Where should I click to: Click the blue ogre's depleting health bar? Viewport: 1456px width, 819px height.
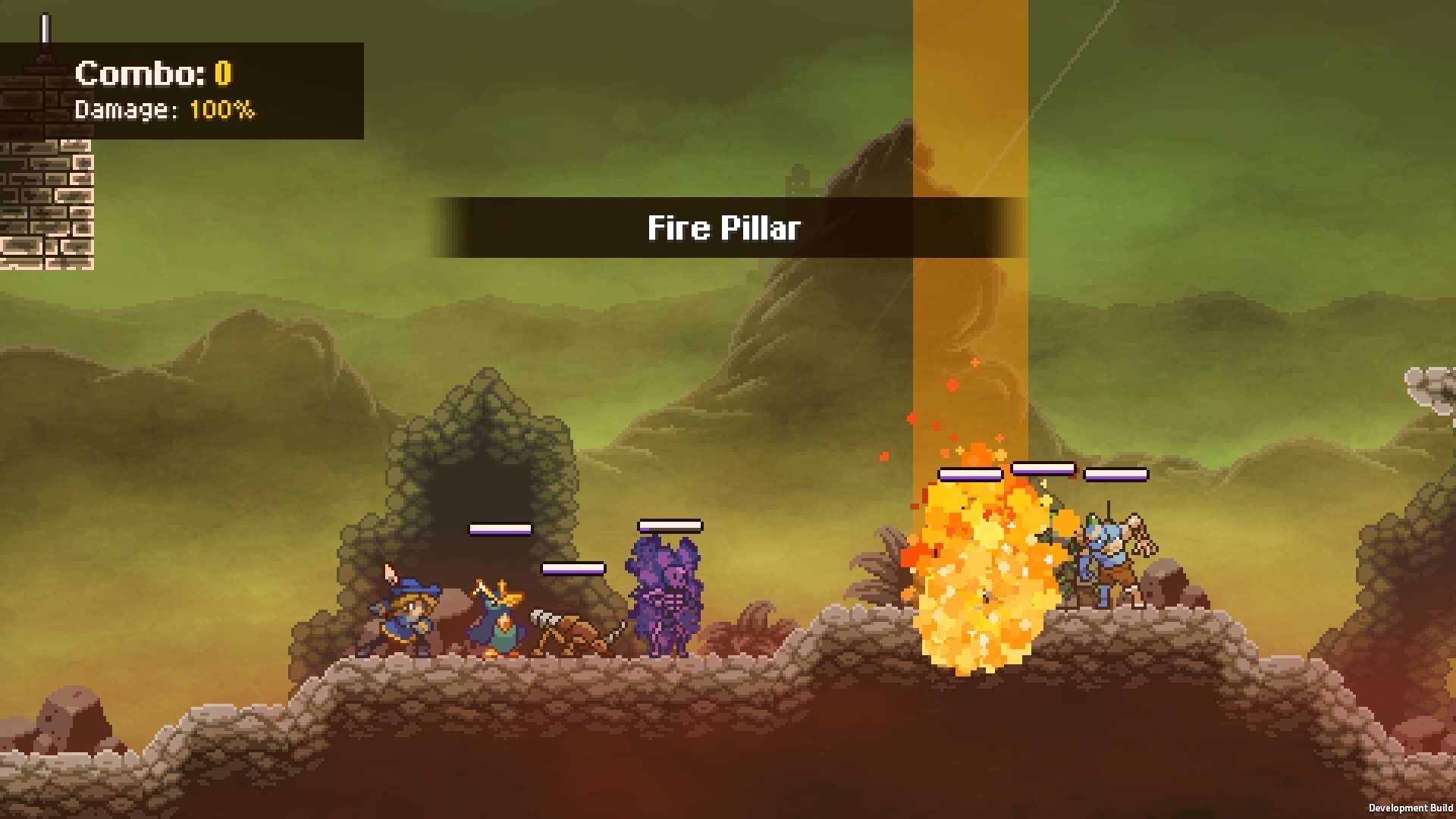(1117, 473)
